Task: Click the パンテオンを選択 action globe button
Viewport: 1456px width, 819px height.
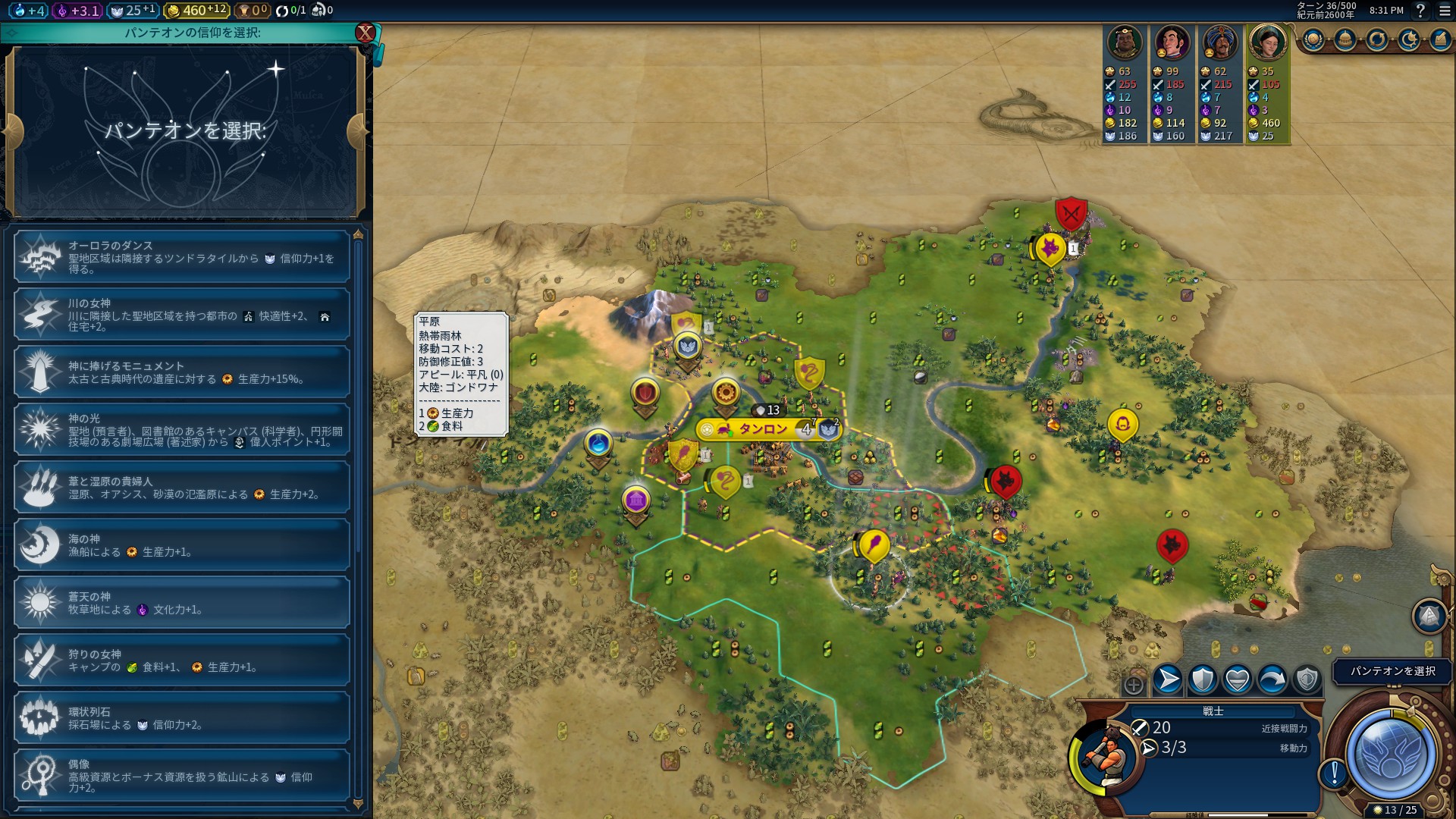Action: (x=1390, y=755)
